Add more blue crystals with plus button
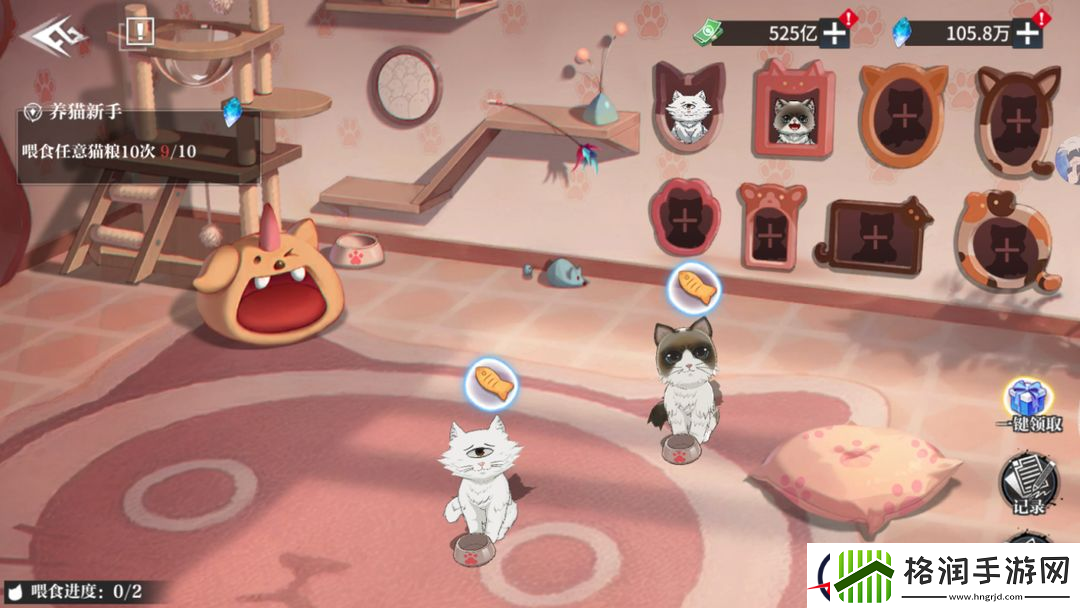Viewport: 1080px width, 608px height. tap(1027, 33)
